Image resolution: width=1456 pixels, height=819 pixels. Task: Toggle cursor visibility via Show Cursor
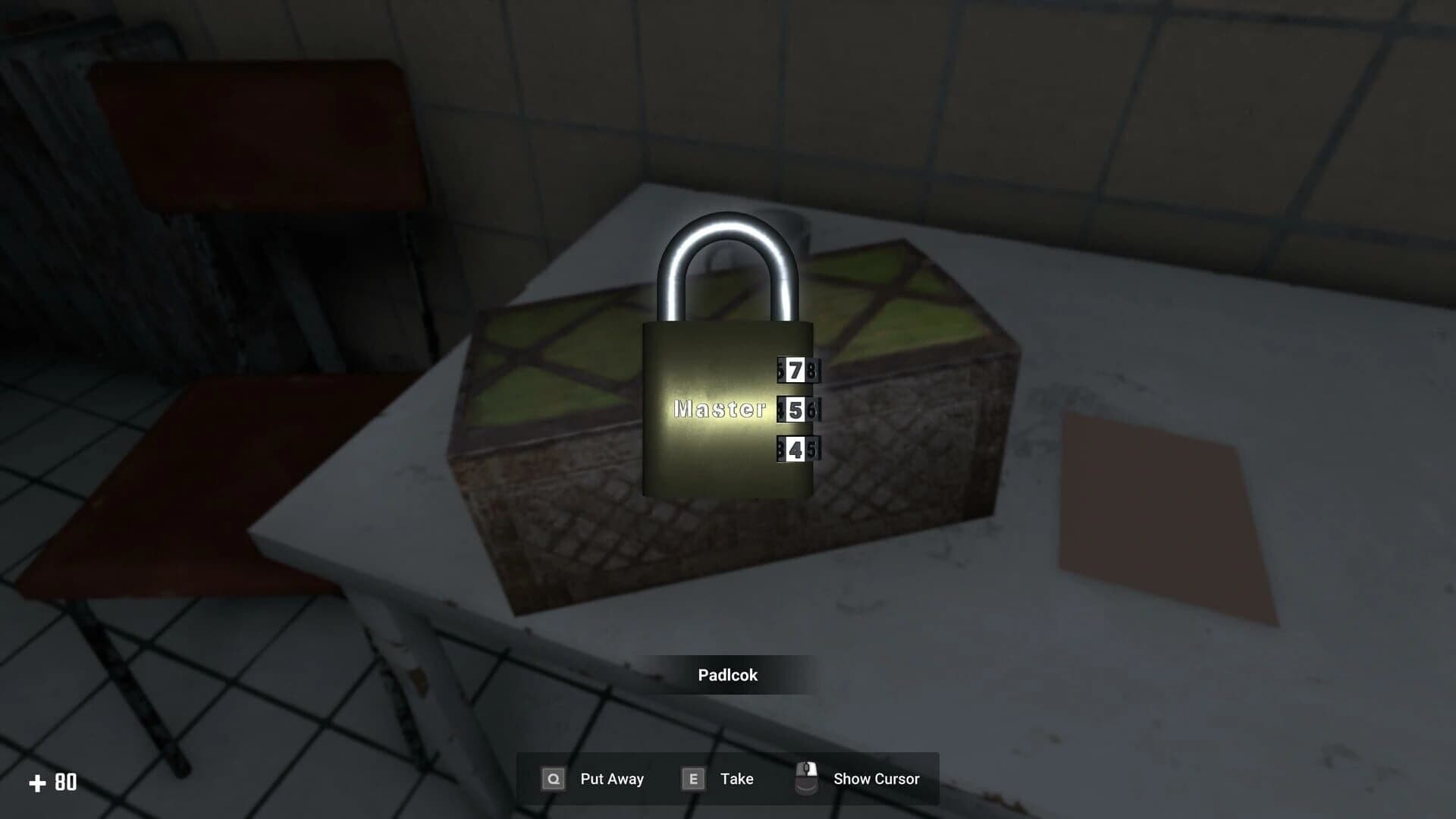(x=876, y=779)
